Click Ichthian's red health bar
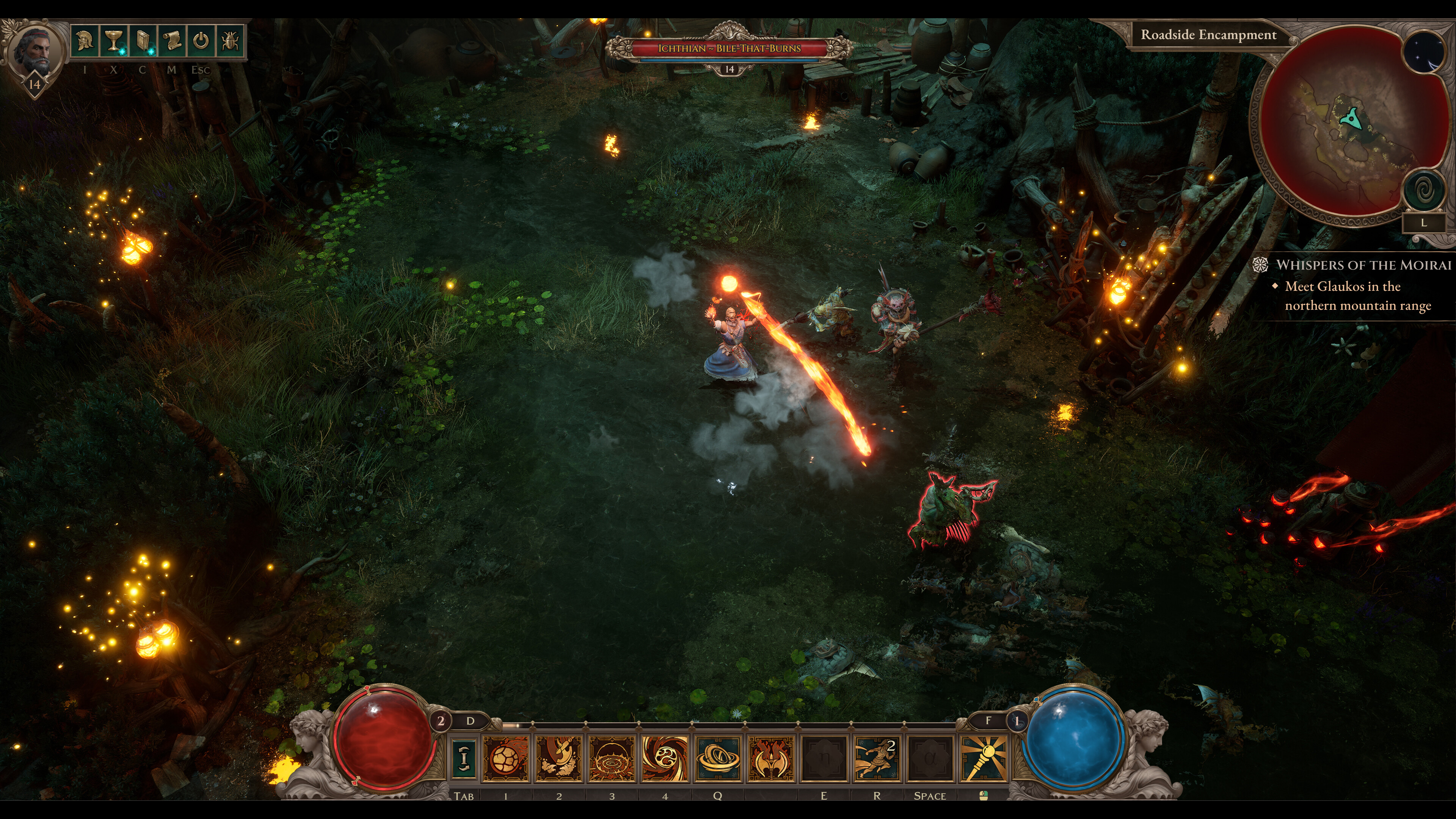The width and height of the screenshot is (1456, 819). 729,49
